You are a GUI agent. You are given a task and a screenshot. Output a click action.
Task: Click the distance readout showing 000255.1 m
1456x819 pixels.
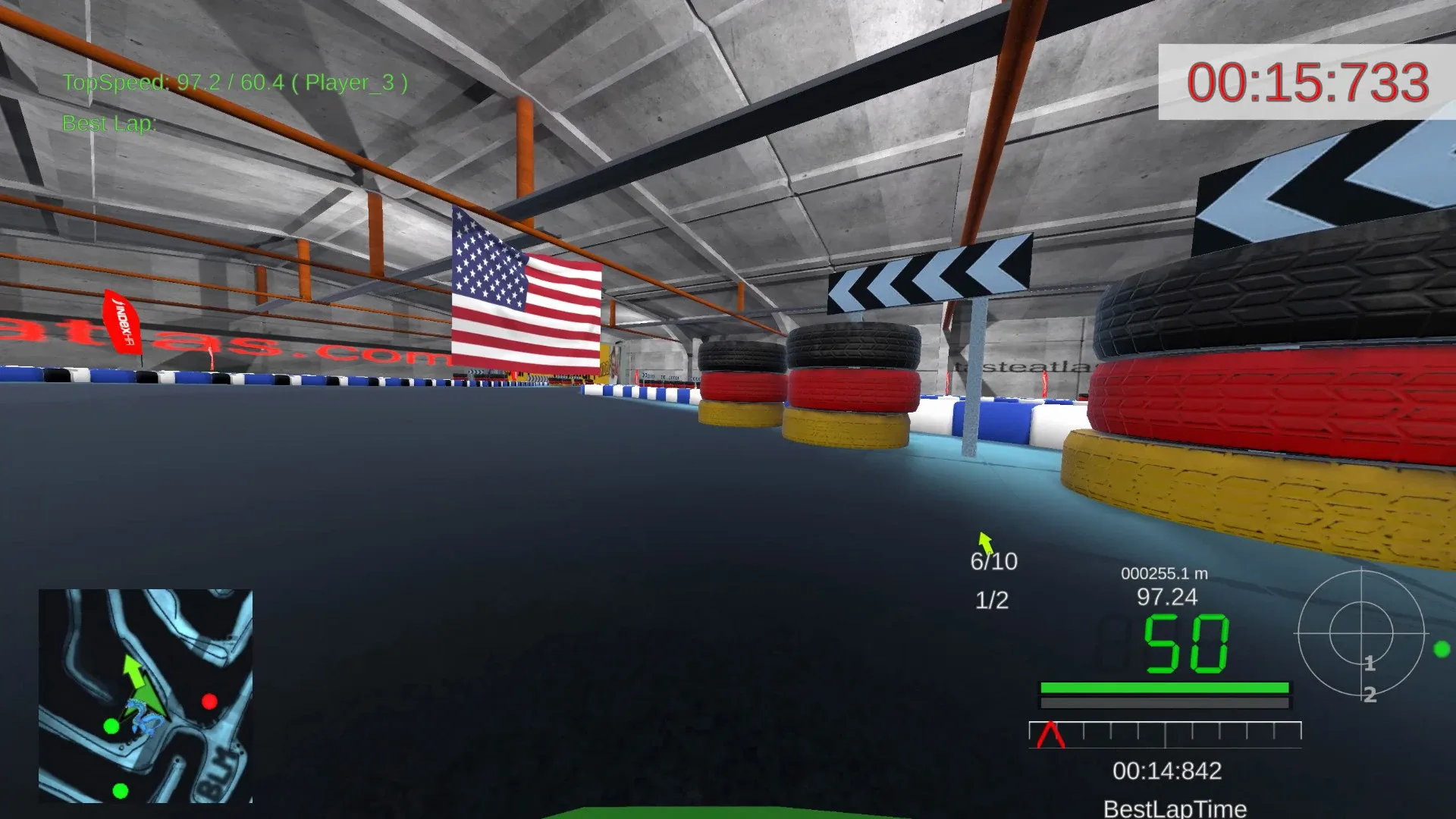pyautogui.click(x=1163, y=574)
